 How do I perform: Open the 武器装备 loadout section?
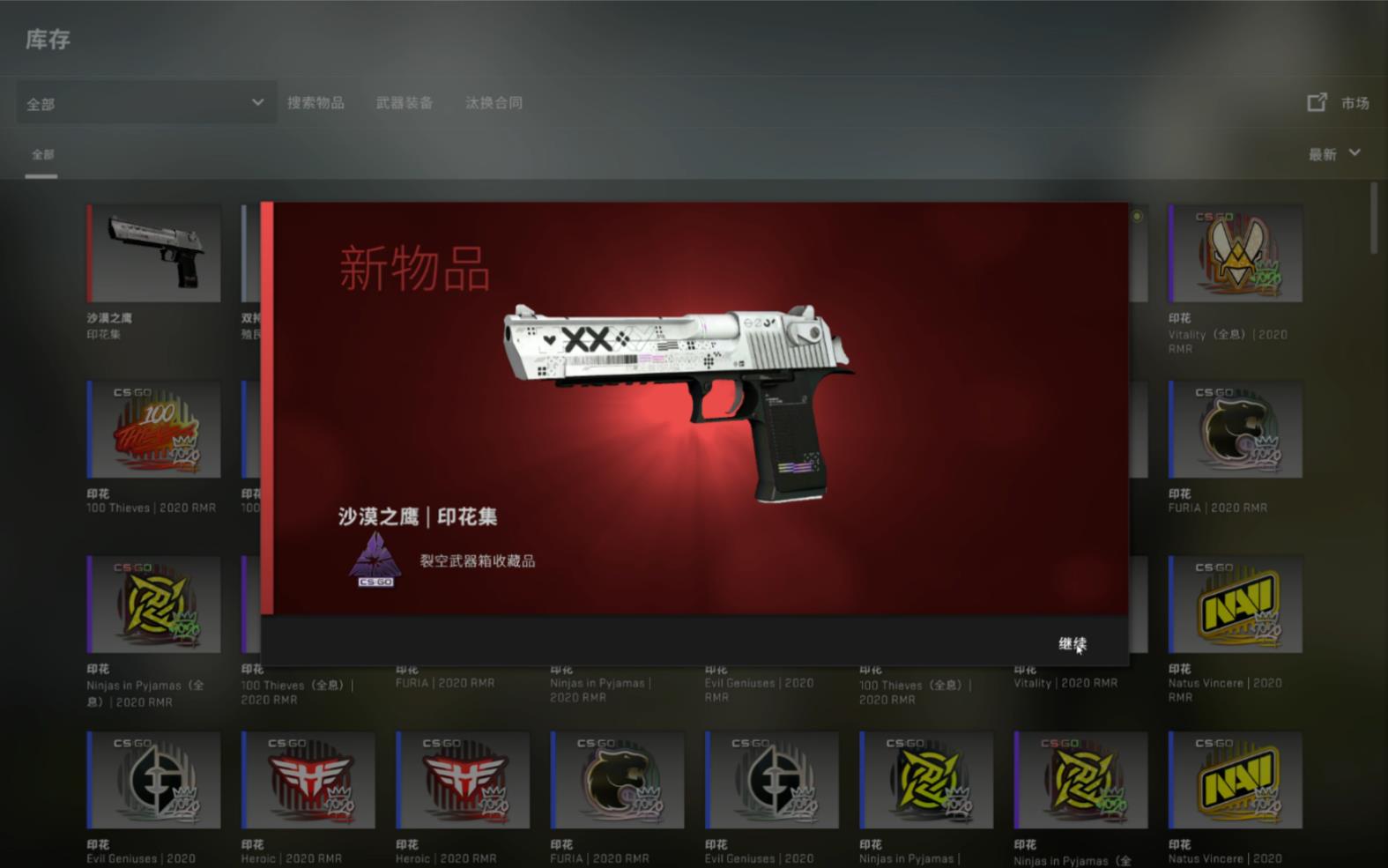[405, 103]
